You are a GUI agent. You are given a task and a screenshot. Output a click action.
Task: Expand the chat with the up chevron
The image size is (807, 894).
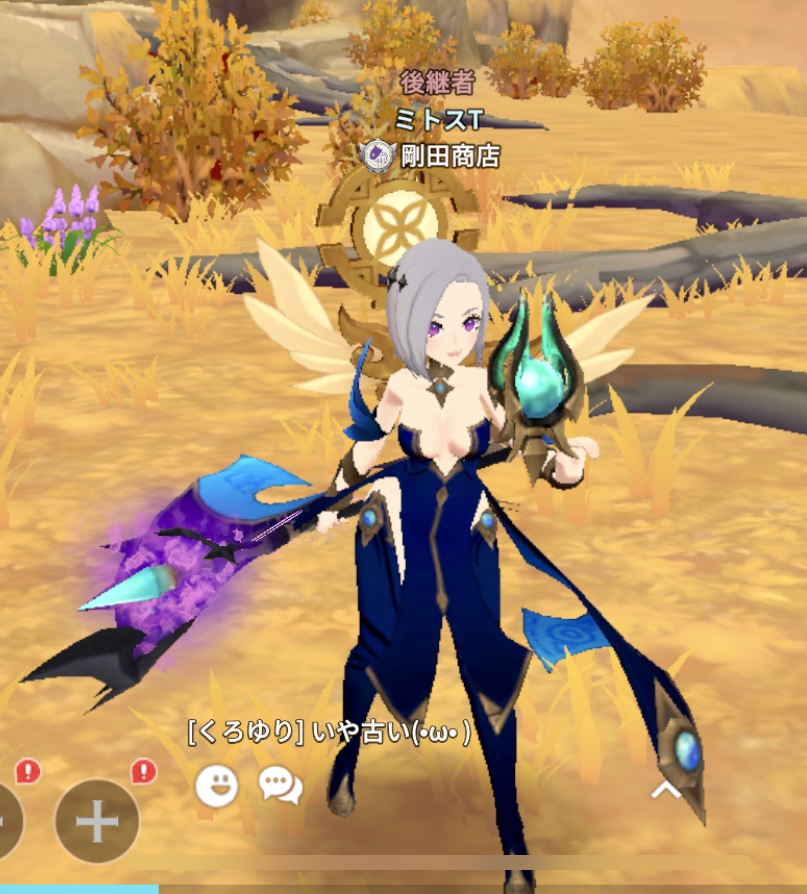pos(666,790)
